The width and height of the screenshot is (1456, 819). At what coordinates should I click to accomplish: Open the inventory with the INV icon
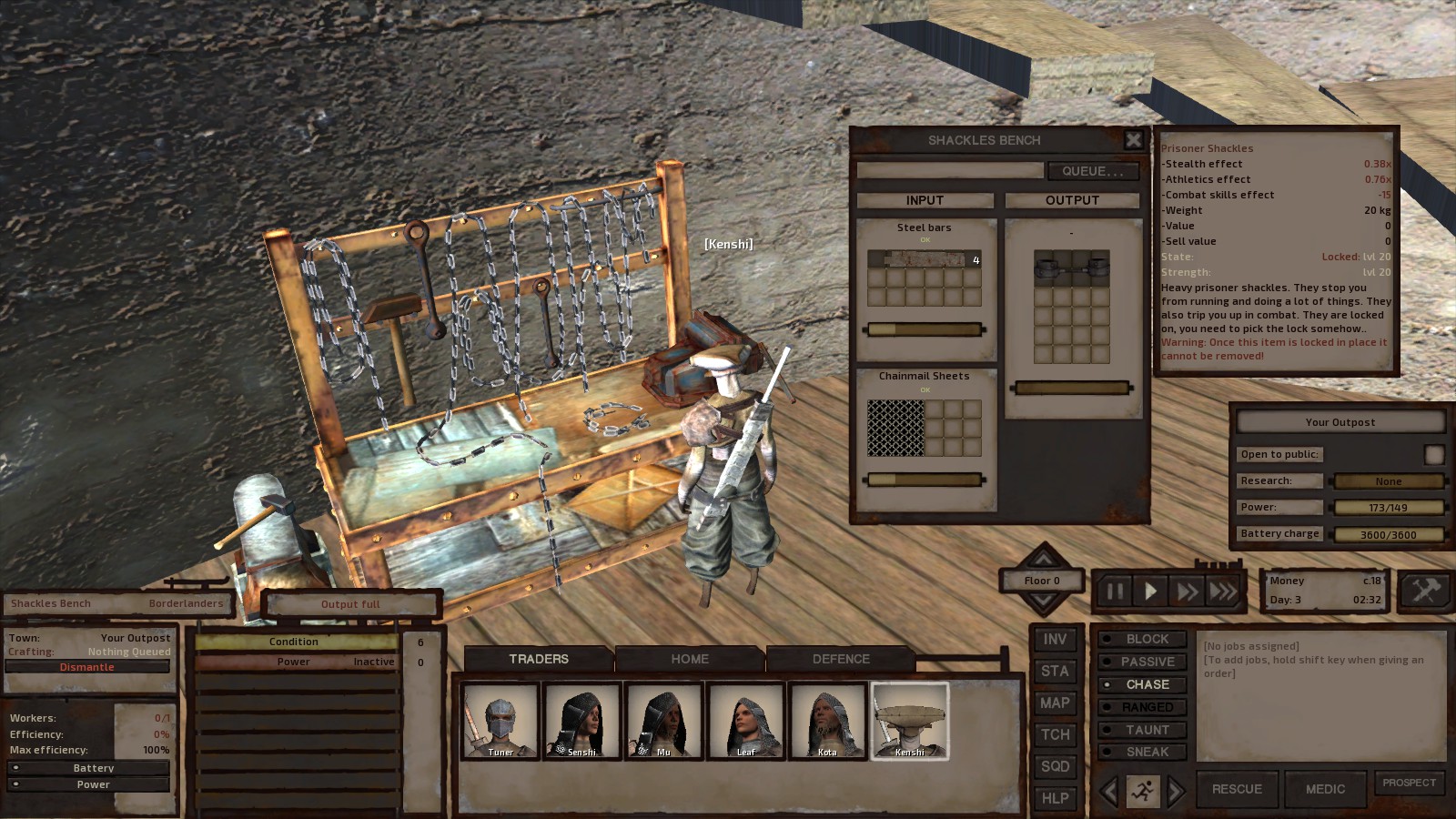tap(1056, 639)
